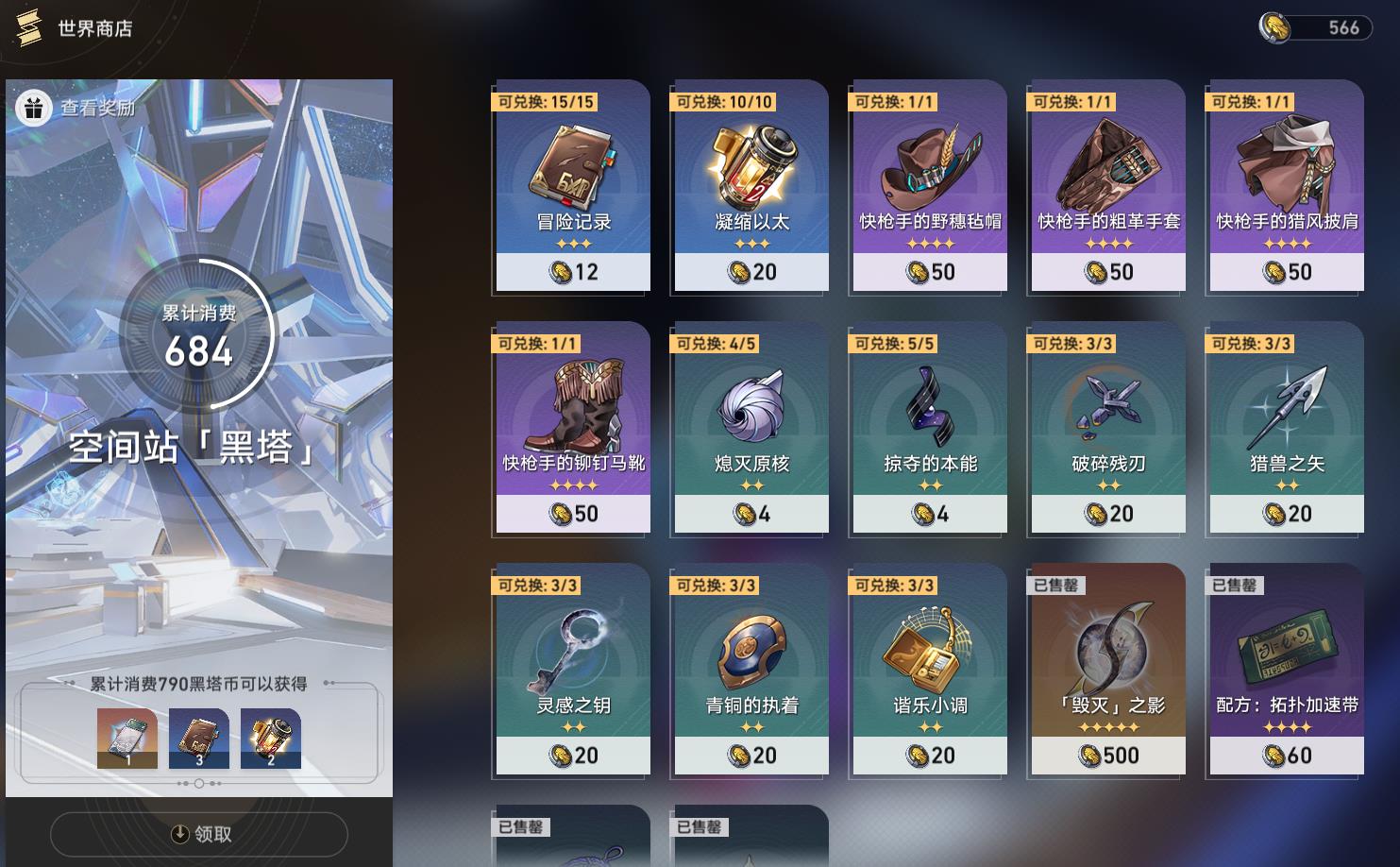This screenshot has height=867, width=1400.
Task: Open the 查看奖励 rewards gift icon
Action: click(x=36, y=109)
